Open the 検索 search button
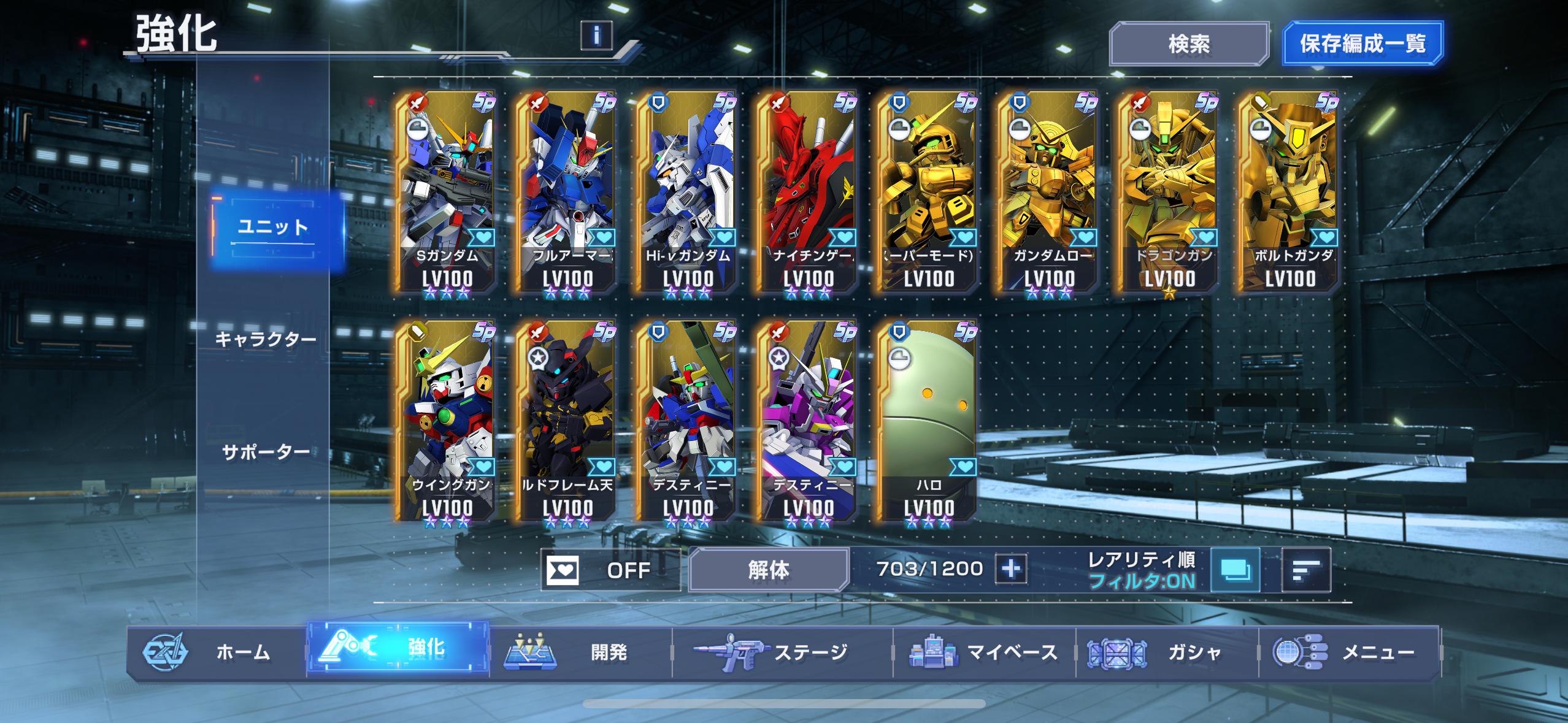The height and width of the screenshot is (723, 1568). 1188,44
